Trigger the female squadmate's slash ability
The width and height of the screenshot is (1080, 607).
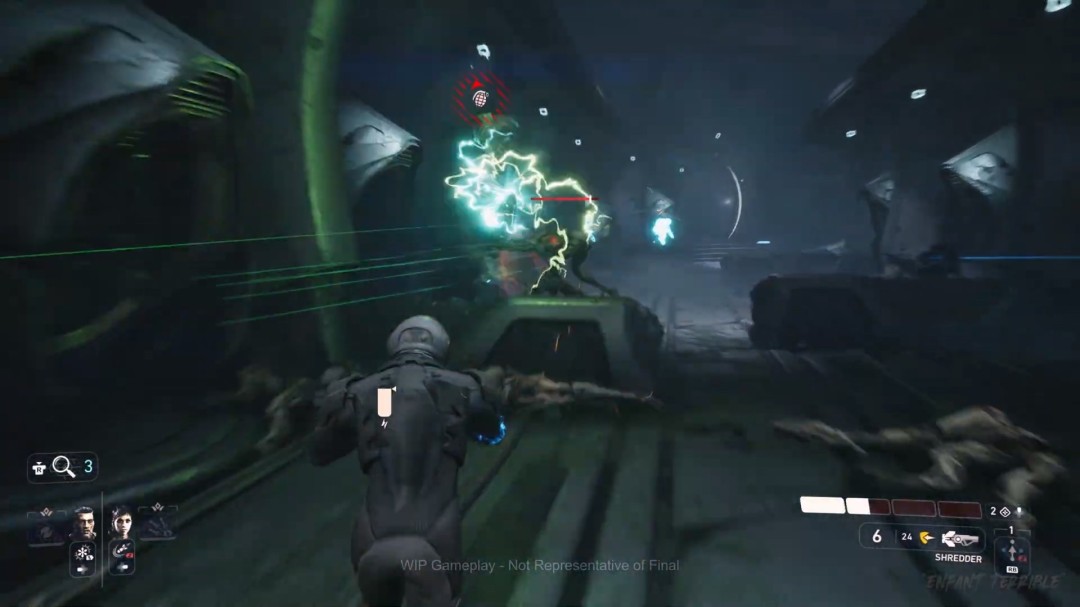point(124,550)
